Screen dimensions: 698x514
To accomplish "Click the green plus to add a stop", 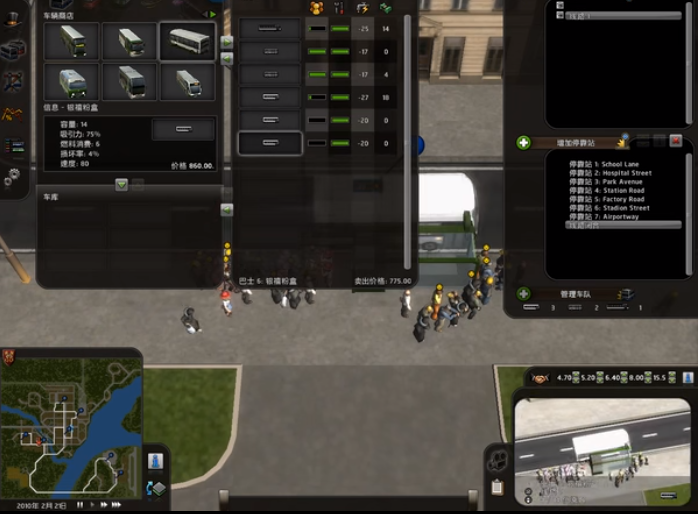I will [x=523, y=143].
